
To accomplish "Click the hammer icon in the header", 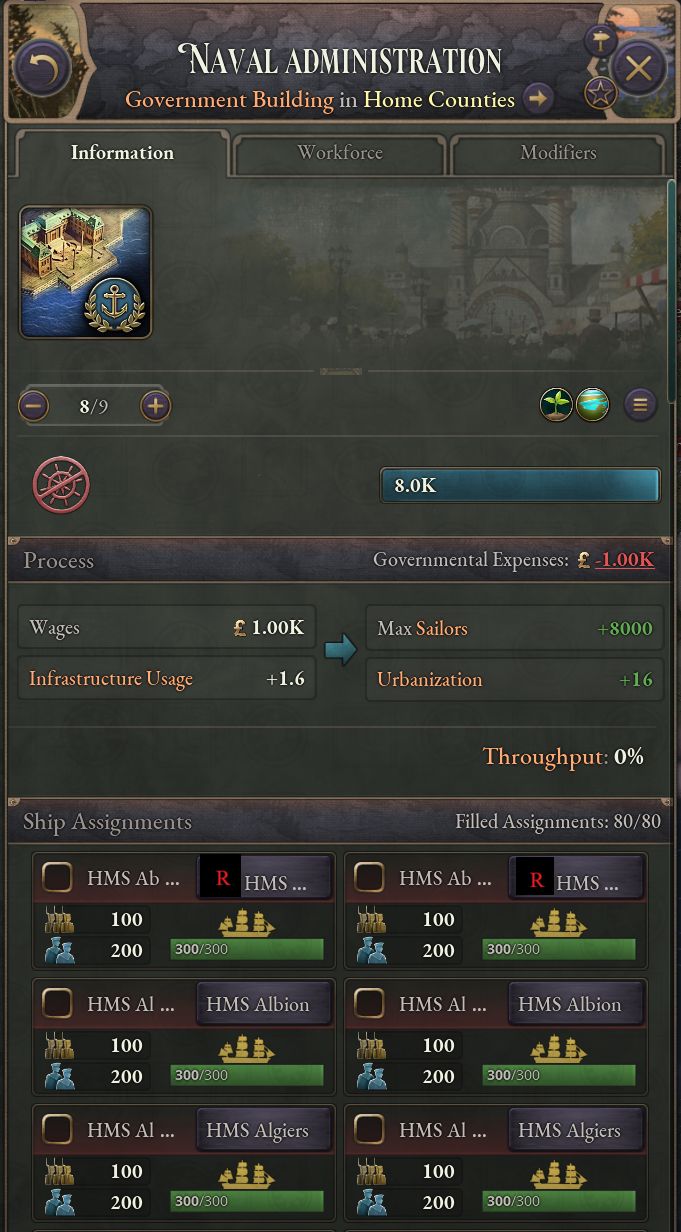I will pos(600,40).
